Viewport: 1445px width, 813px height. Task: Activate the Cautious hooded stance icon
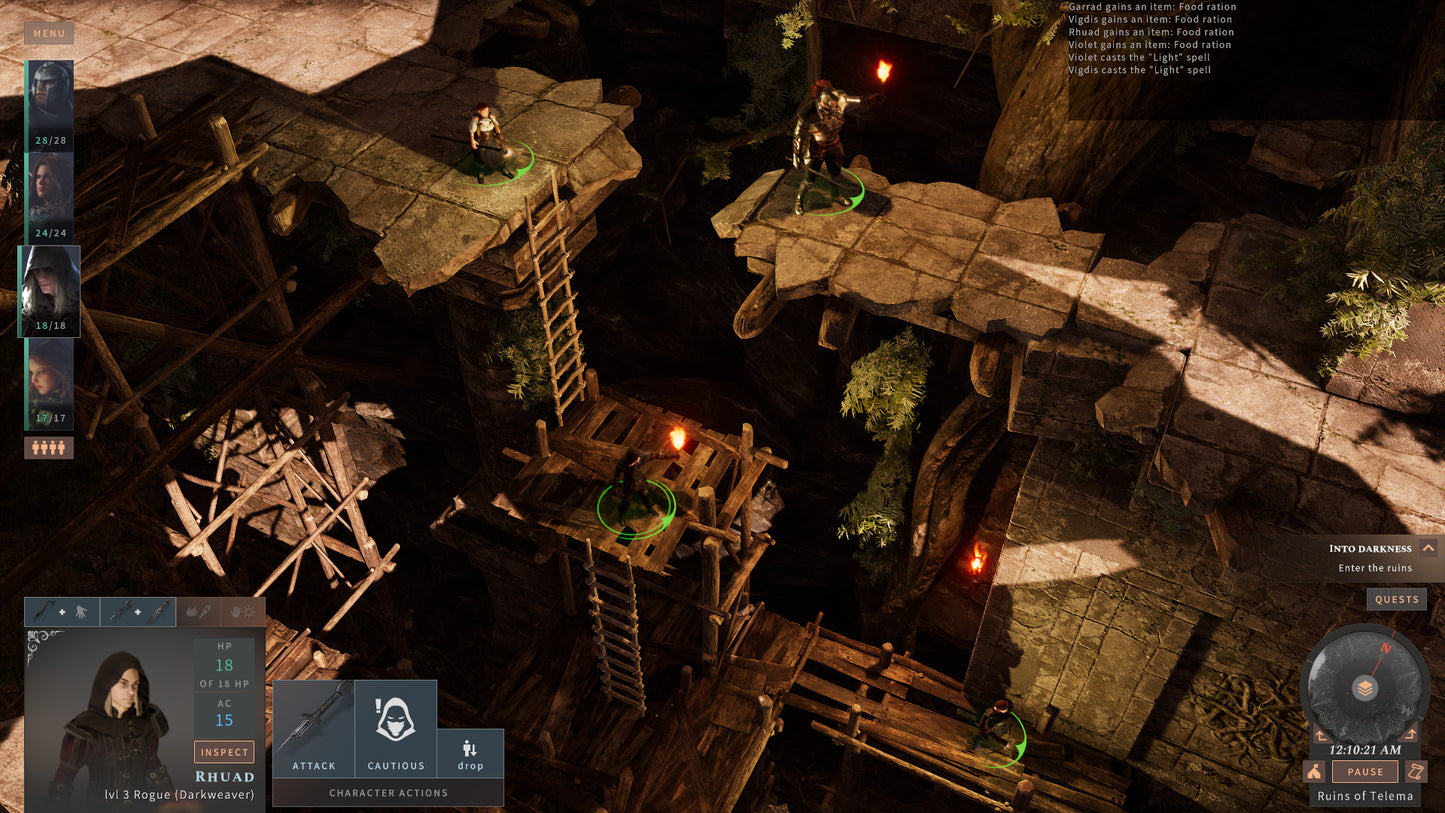point(396,716)
